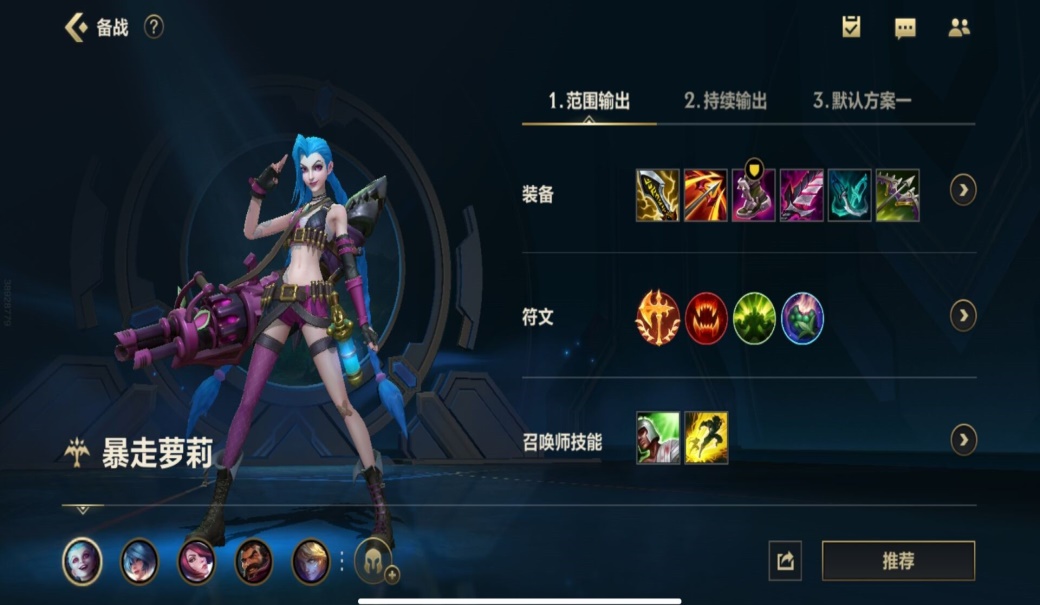
Task: Expand the 装备 equipment row arrow
Action: pos(963,189)
